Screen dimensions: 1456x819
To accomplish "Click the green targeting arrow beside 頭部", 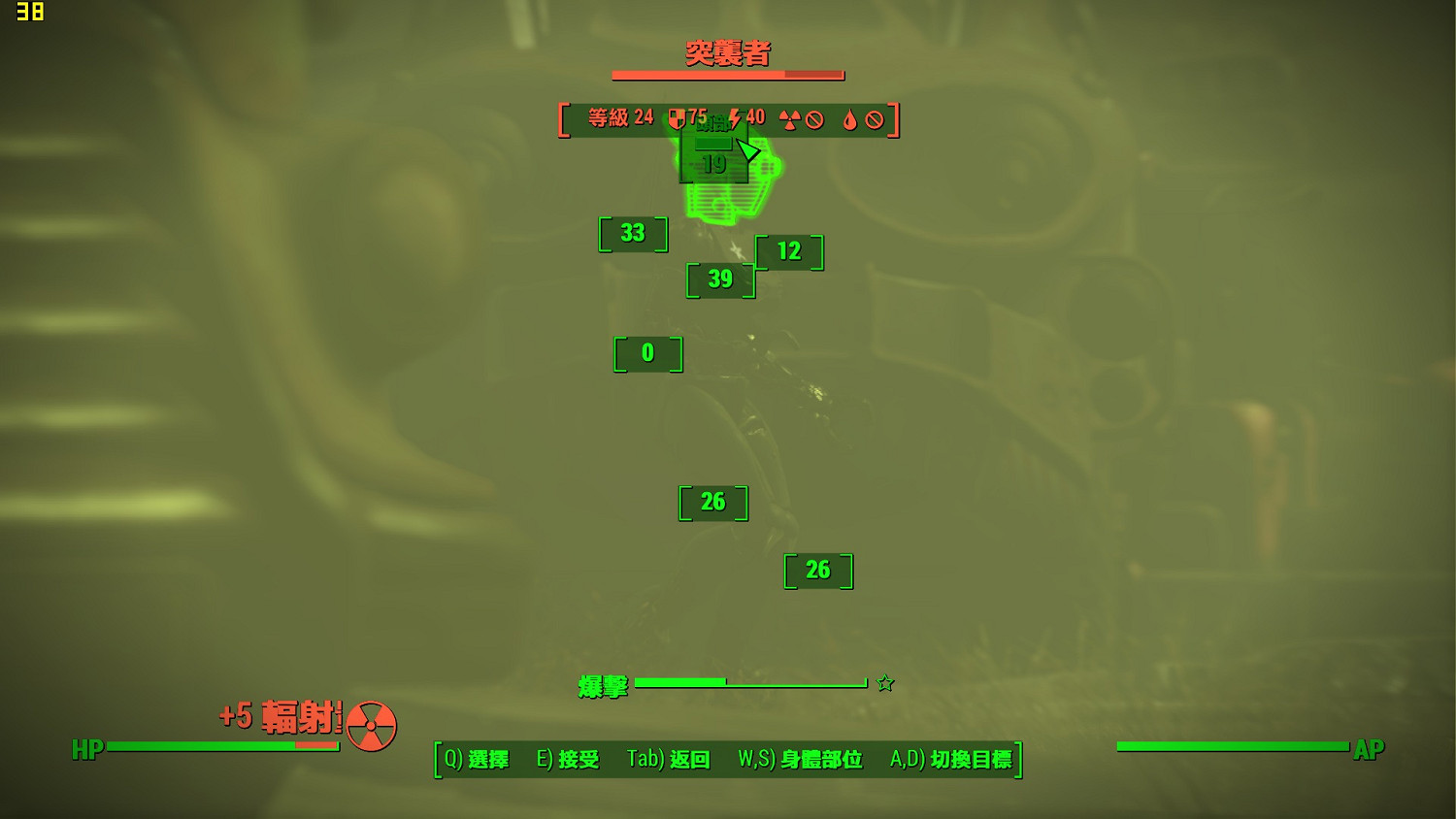I will (x=747, y=150).
